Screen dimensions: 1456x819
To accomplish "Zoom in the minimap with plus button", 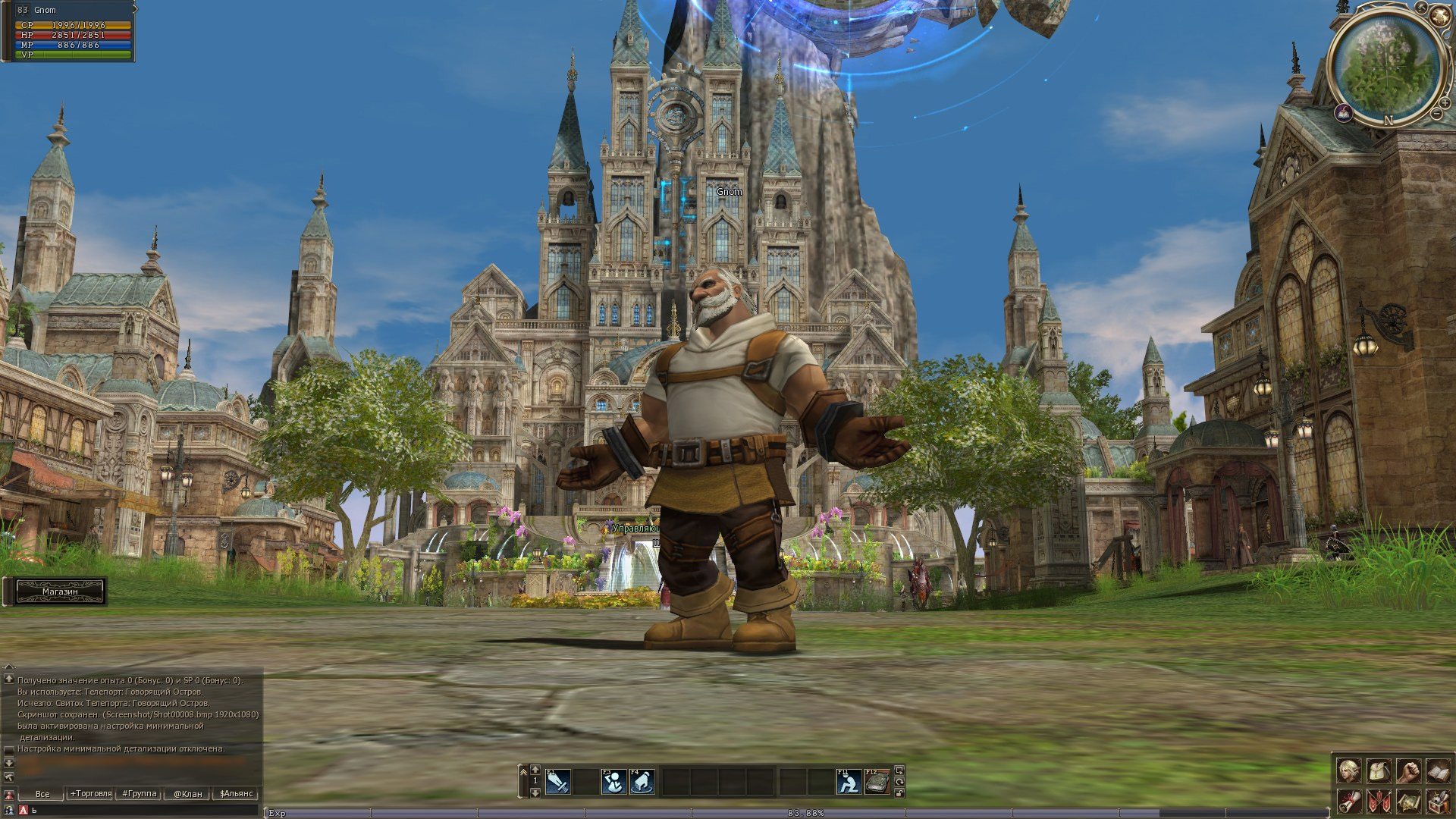I will point(1445,102).
